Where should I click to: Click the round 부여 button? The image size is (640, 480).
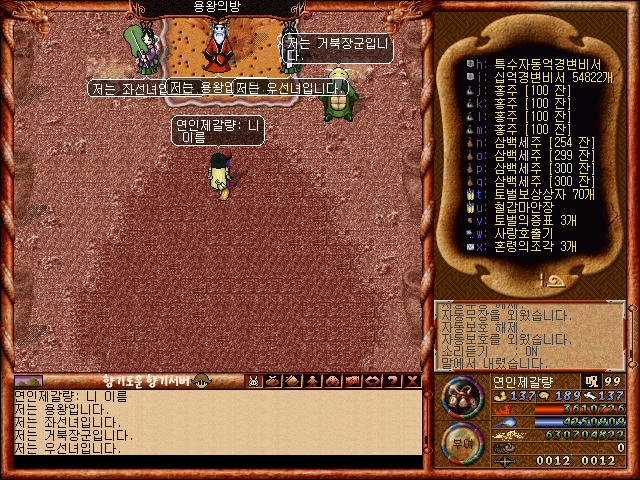coord(463,443)
